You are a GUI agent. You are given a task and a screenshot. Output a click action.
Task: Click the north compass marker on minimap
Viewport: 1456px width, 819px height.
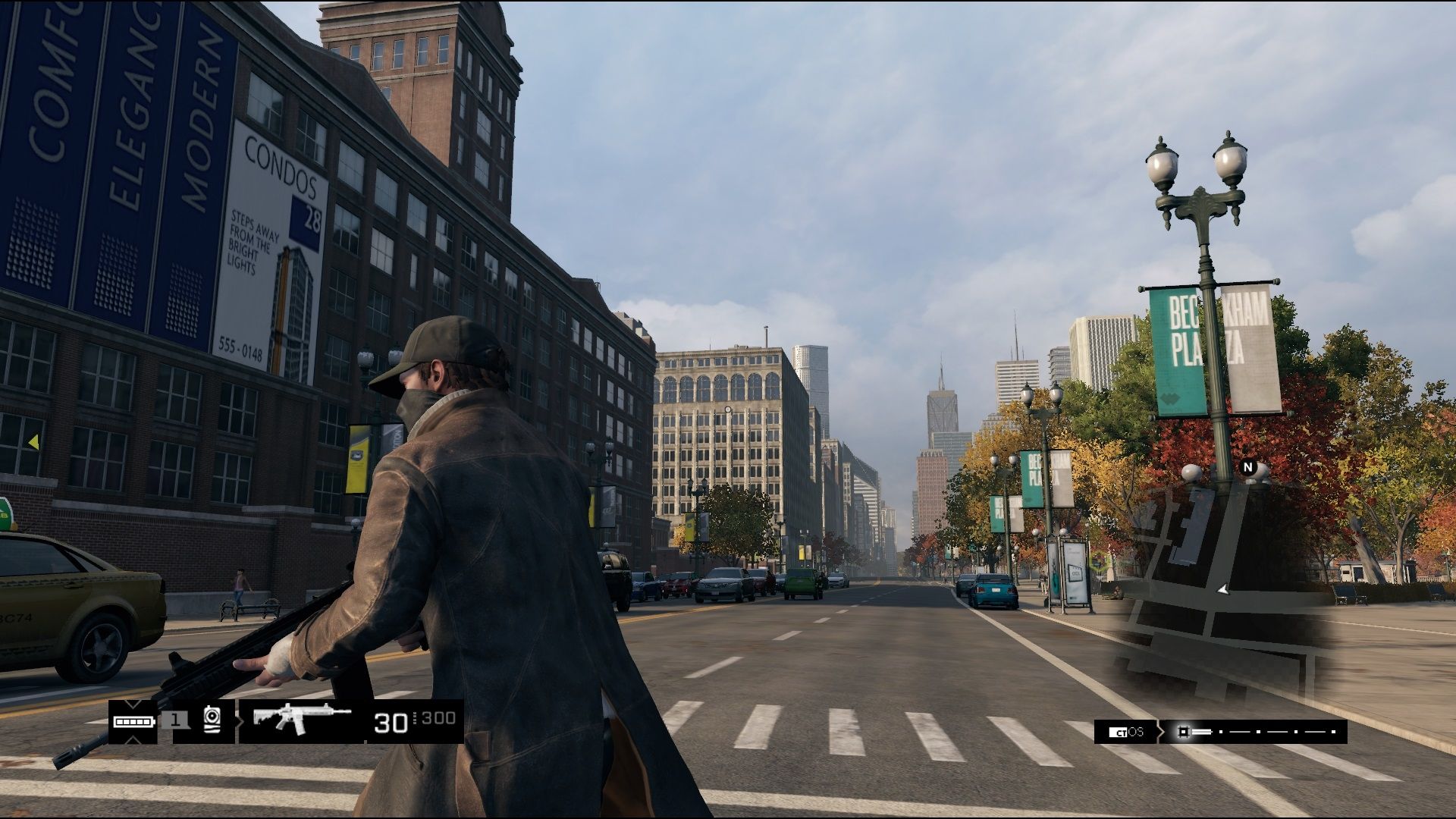tap(1248, 467)
